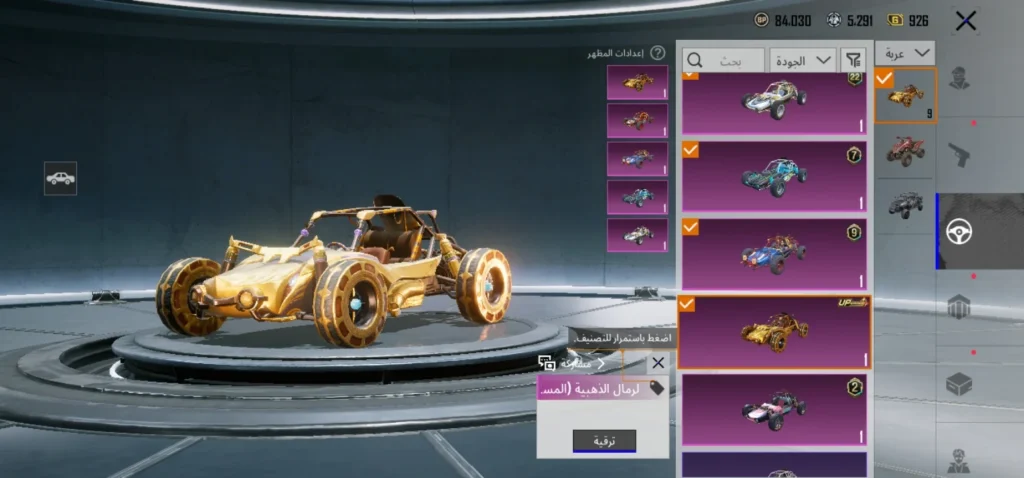The image size is (1024, 478).
Task: Select the red quad bike vehicle category
Action: pos(905,149)
